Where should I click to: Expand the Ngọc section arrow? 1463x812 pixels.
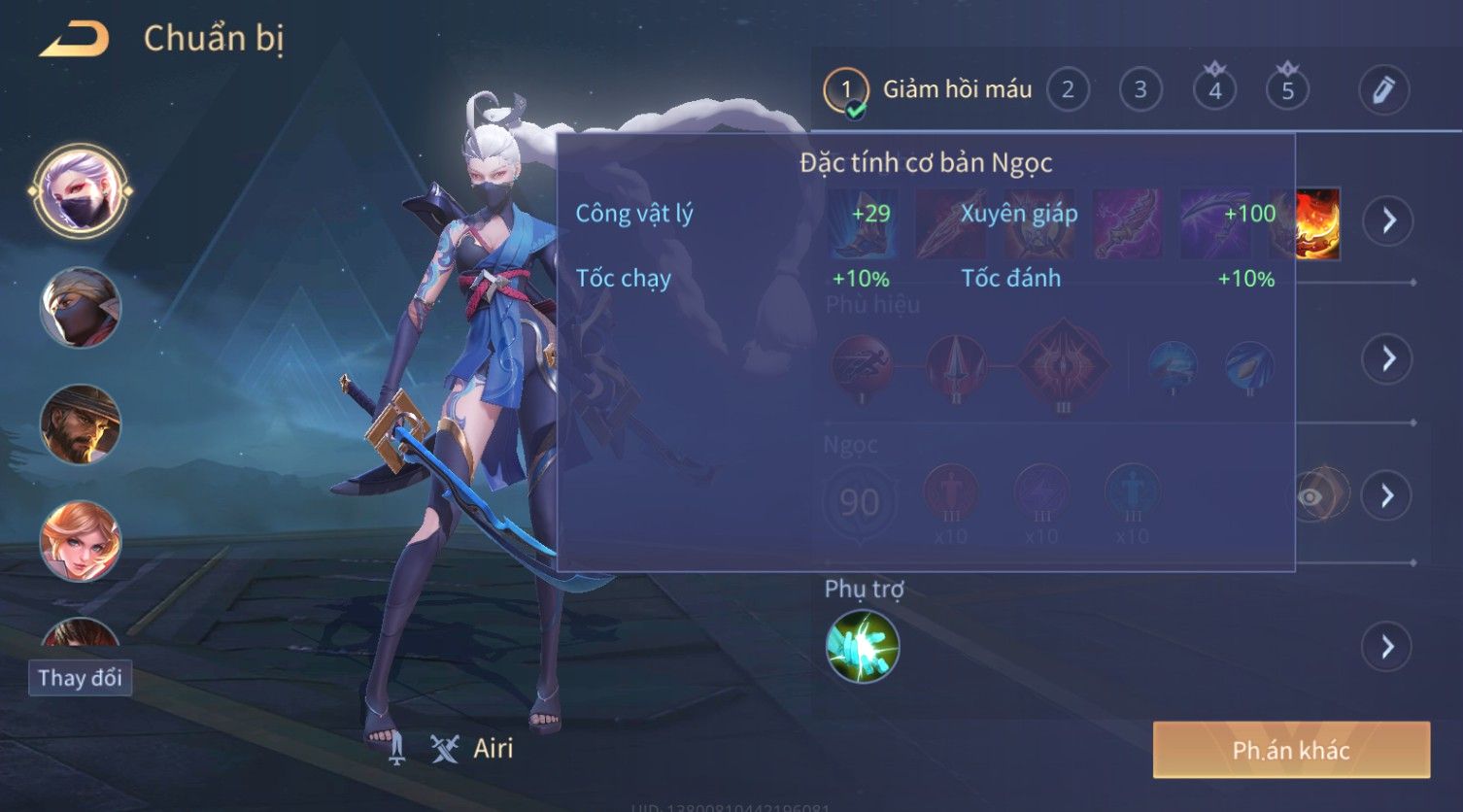pos(1387,496)
